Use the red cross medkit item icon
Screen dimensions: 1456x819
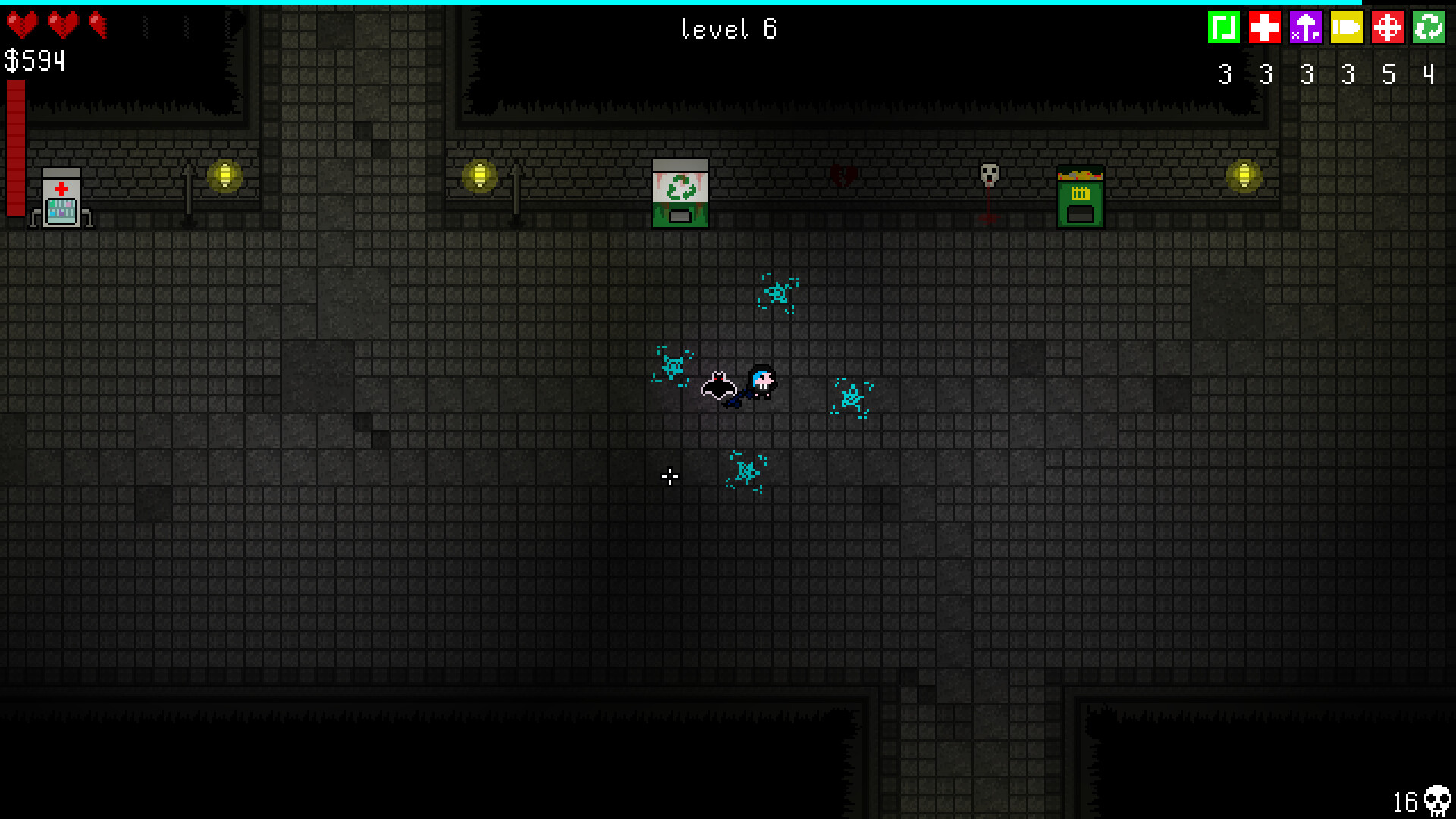coord(1265,28)
